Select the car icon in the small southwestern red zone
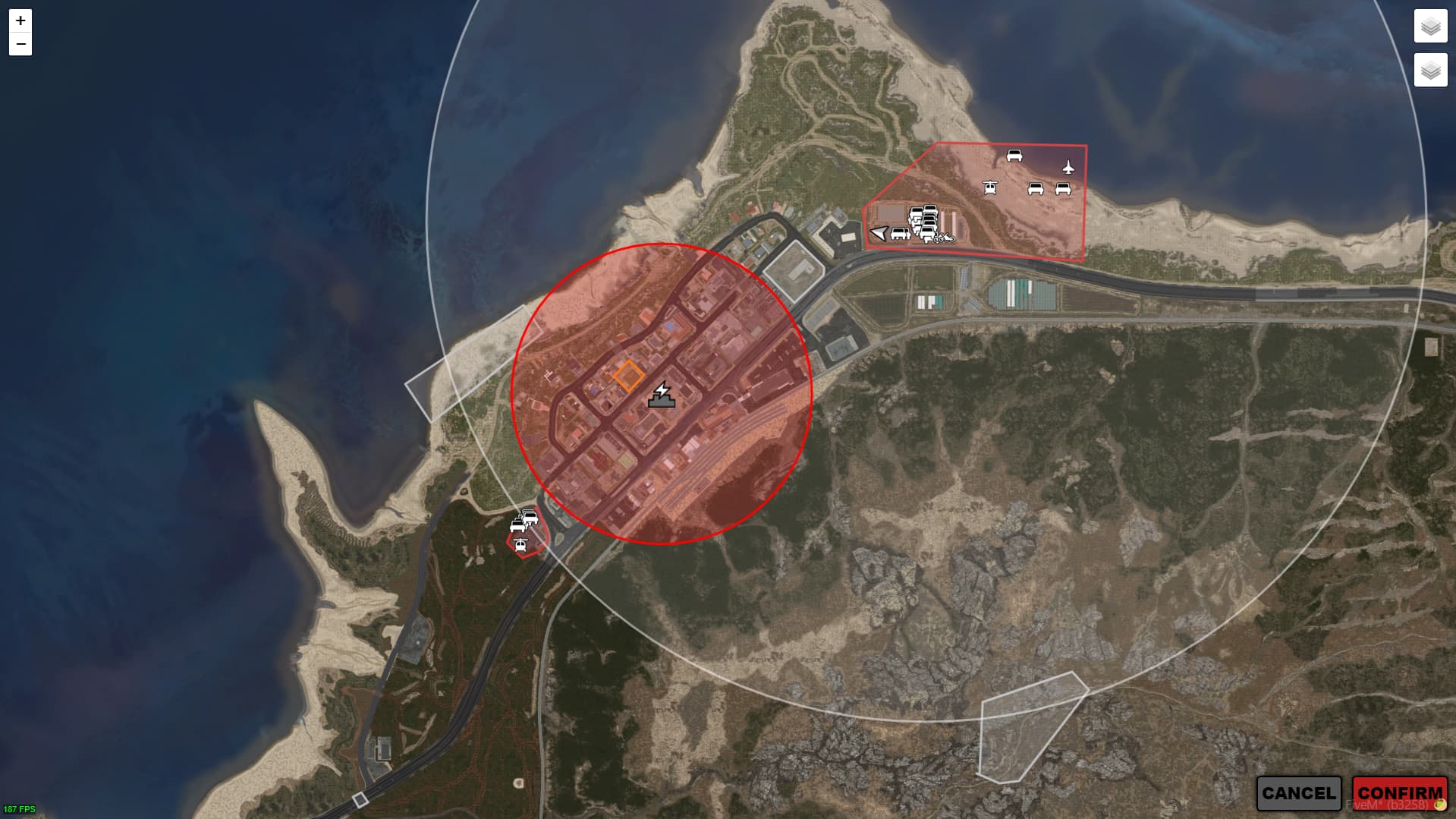The width and height of the screenshot is (1456, 819). 518,525
